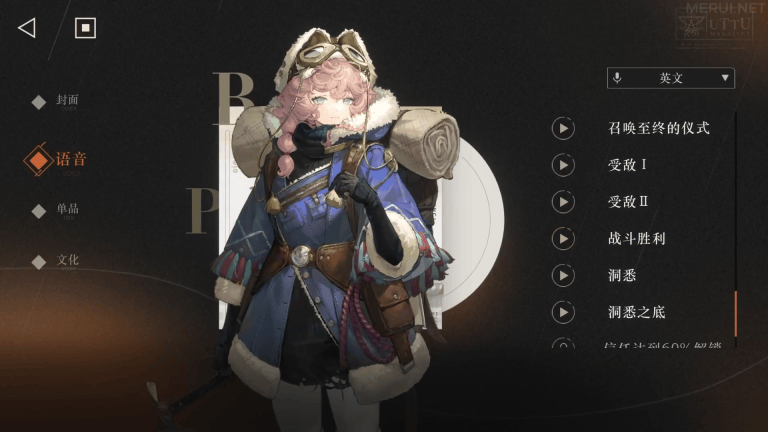Play the 洞悉 voice line
The height and width of the screenshot is (432, 768).
tap(563, 276)
